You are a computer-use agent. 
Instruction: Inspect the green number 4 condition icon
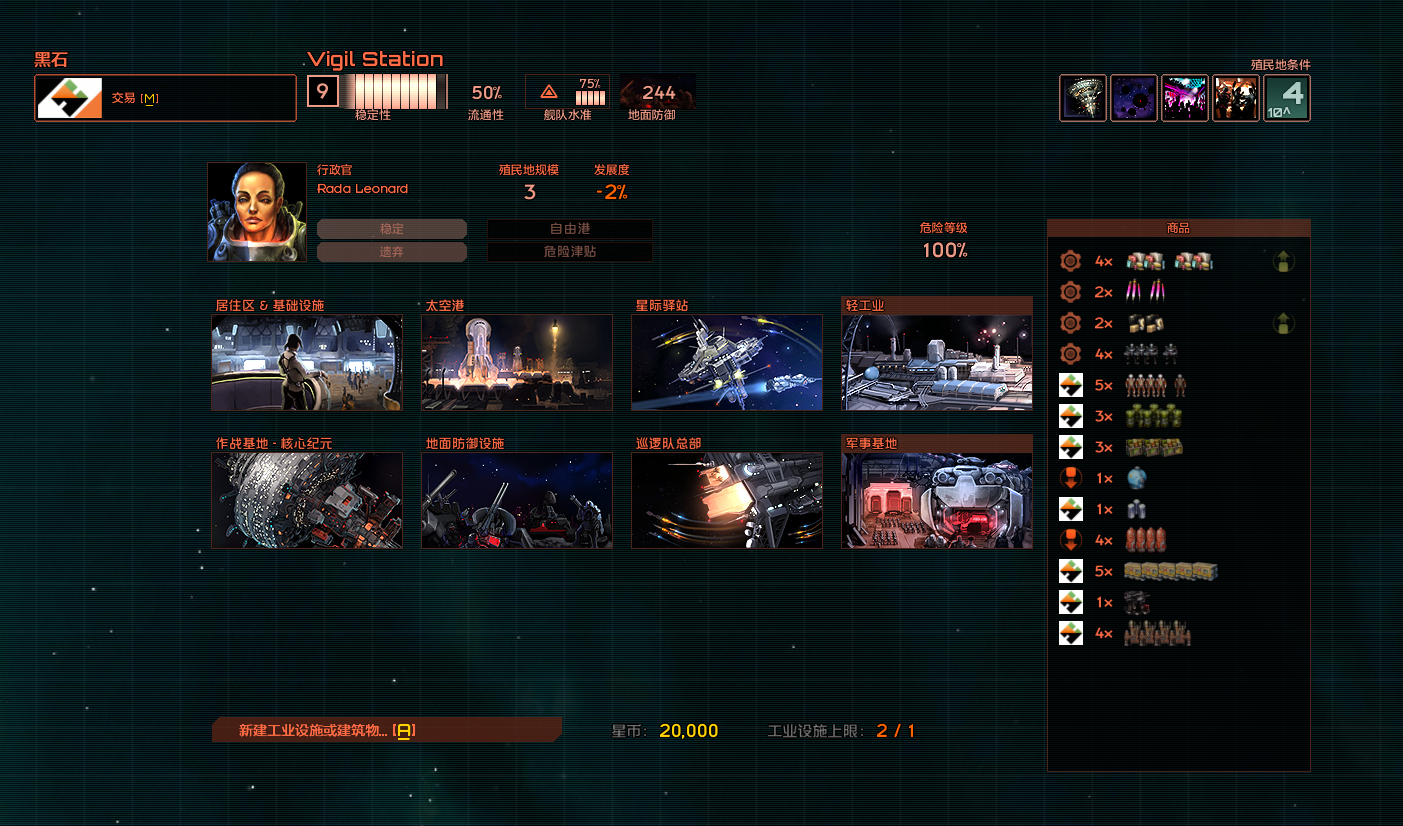(x=1287, y=98)
